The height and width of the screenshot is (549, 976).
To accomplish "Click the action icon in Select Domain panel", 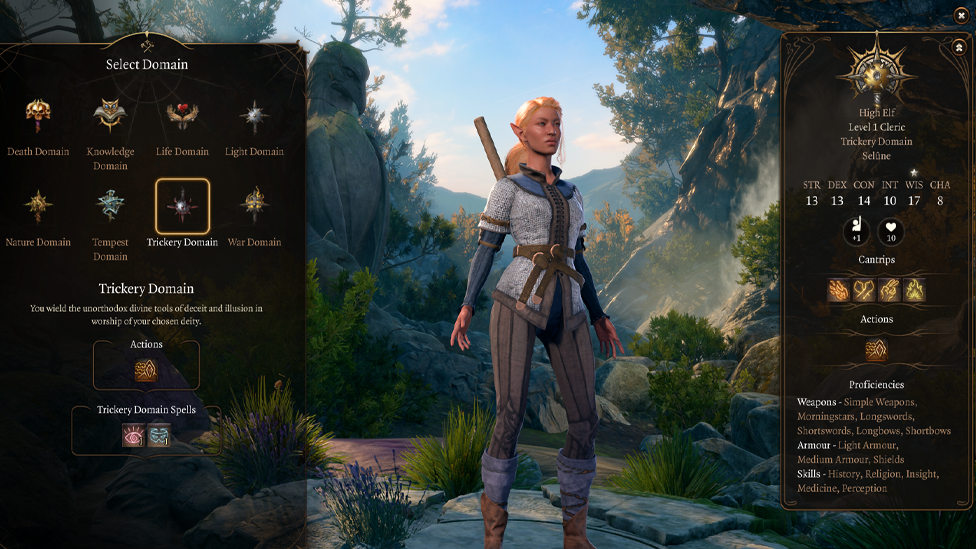I will click(146, 371).
